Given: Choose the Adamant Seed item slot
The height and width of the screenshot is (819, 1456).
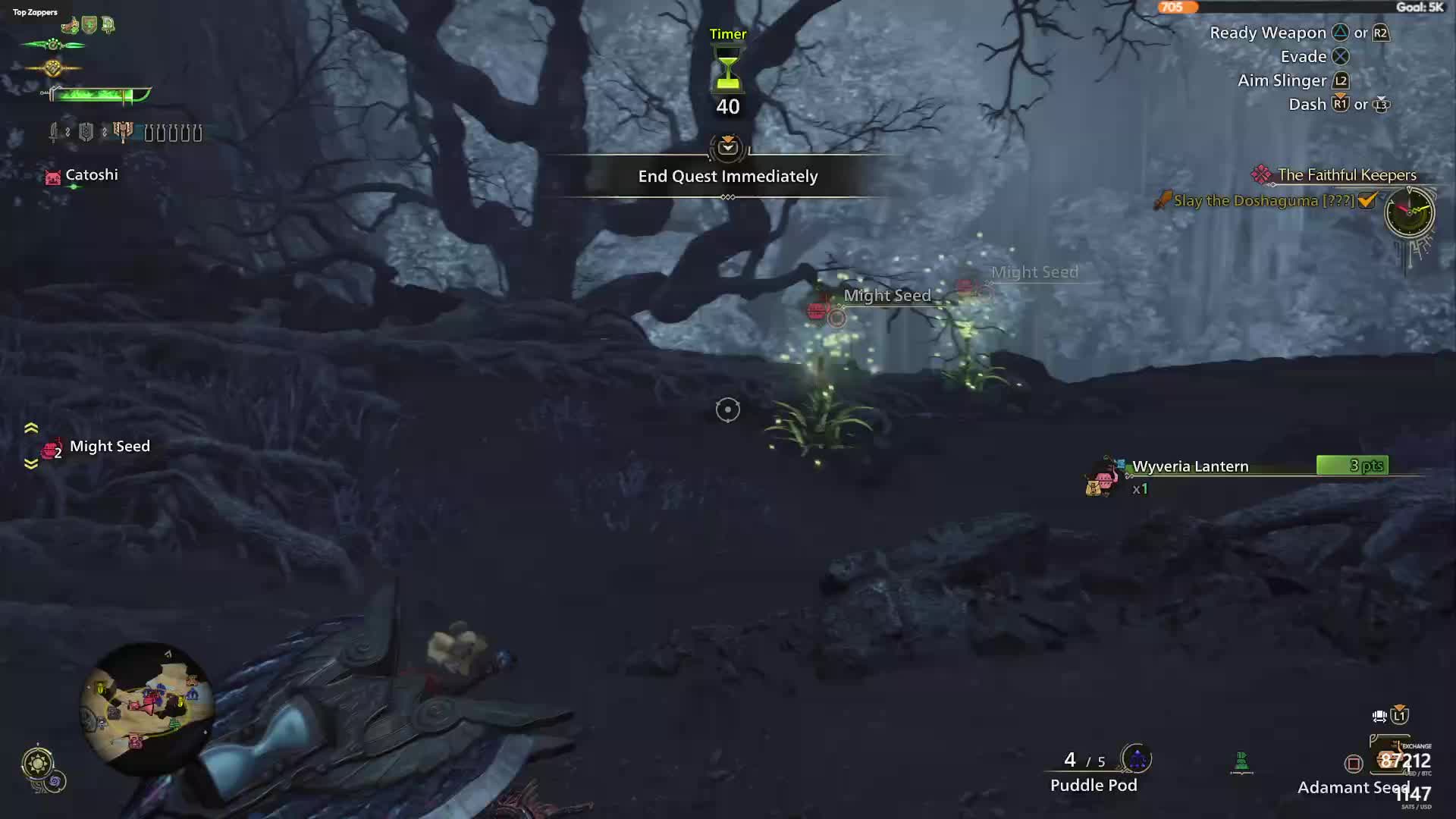Looking at the screenshot, I should (x=1352, y=787).
